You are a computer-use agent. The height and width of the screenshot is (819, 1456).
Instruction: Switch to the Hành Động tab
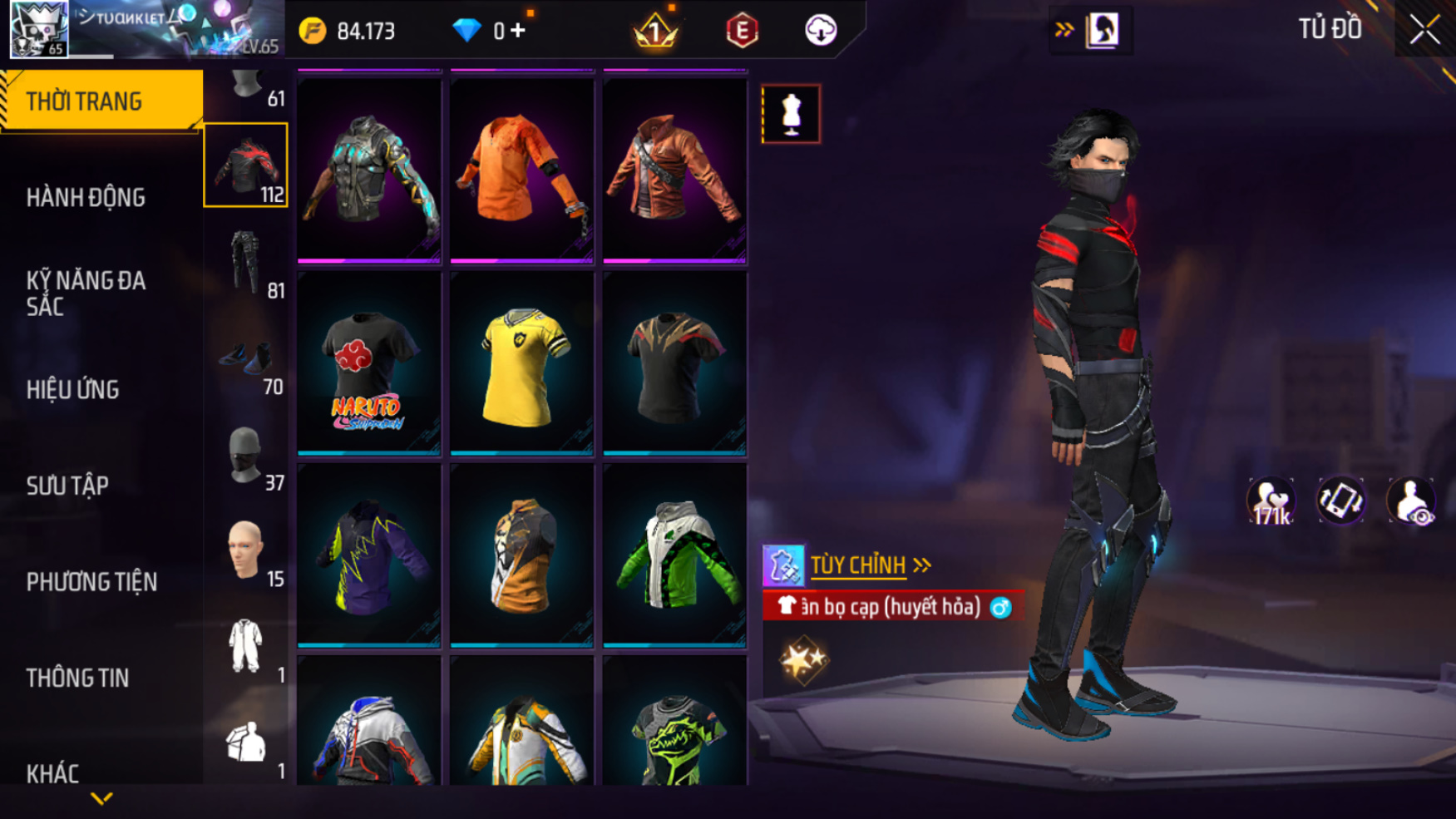(86, 198)
